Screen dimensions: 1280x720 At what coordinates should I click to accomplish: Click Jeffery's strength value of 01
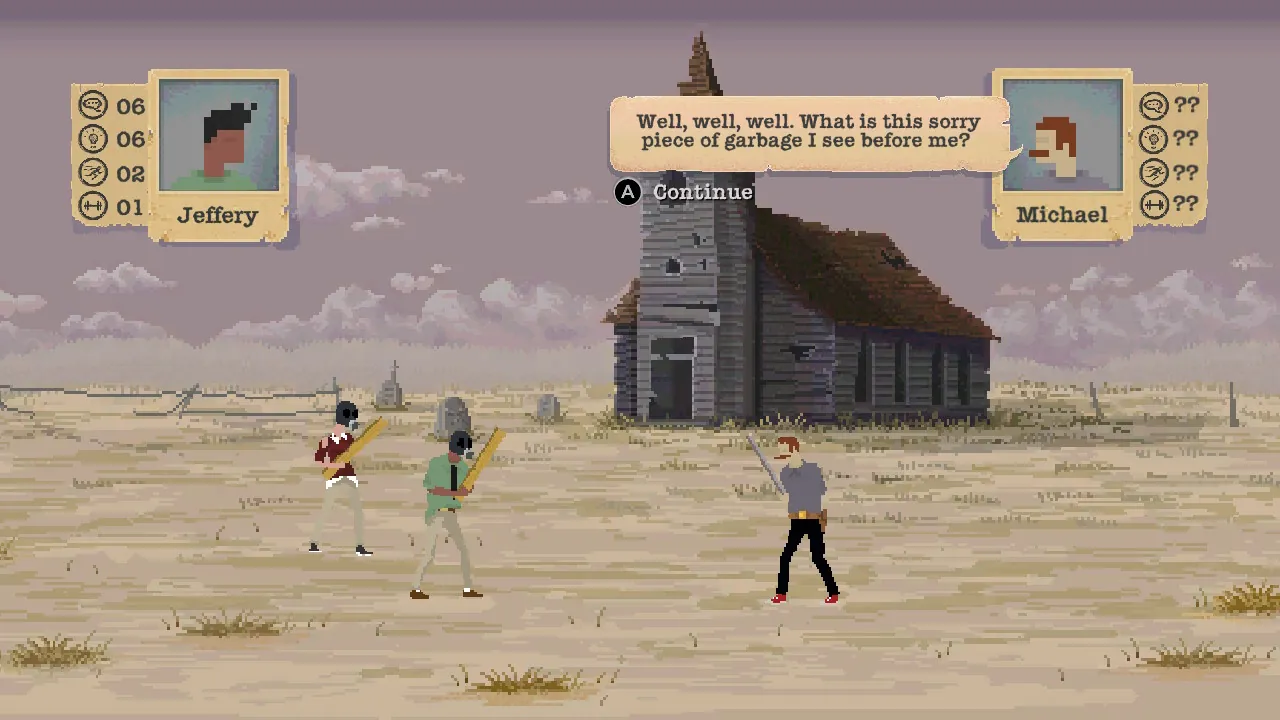tap(130, 206)
